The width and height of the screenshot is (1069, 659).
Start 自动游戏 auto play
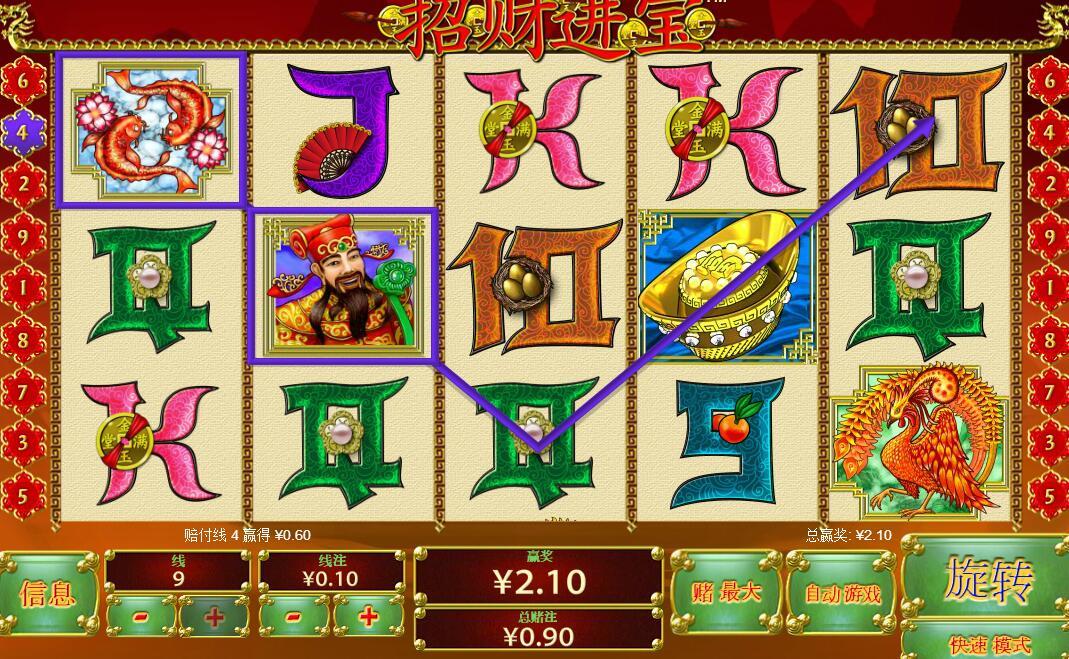pos(842,592)
